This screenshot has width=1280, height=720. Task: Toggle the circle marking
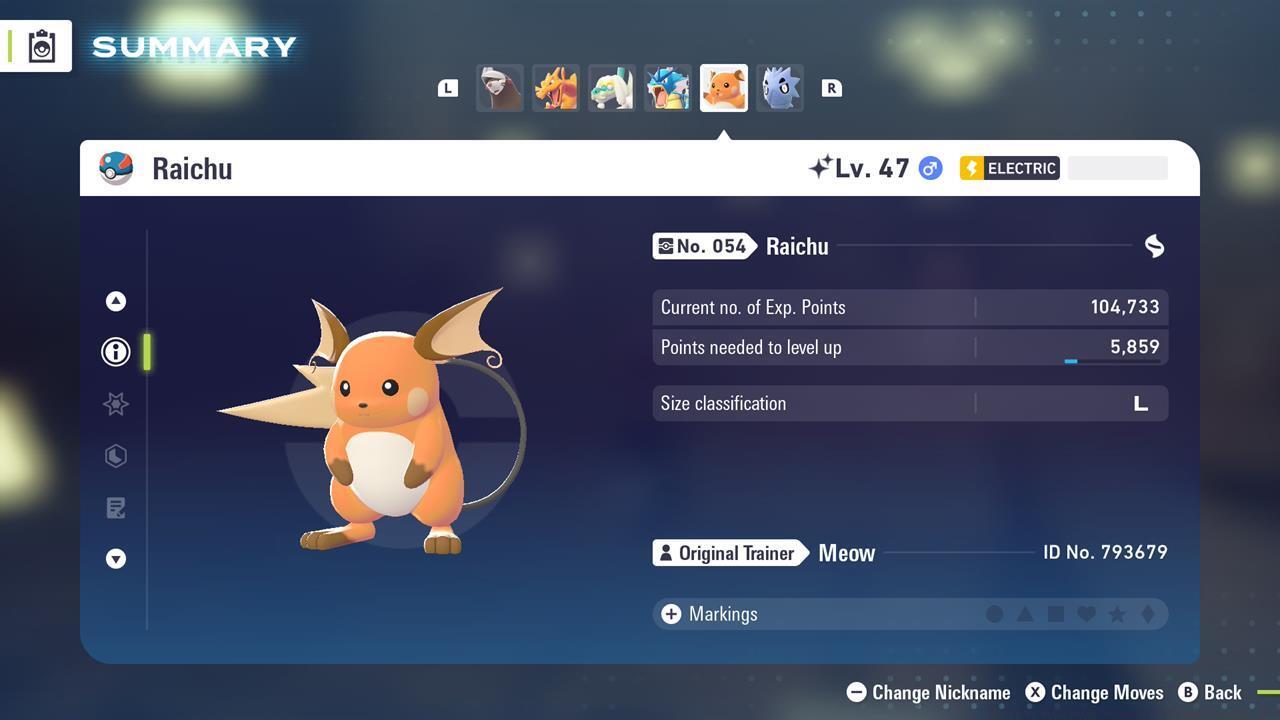(995, 614)
